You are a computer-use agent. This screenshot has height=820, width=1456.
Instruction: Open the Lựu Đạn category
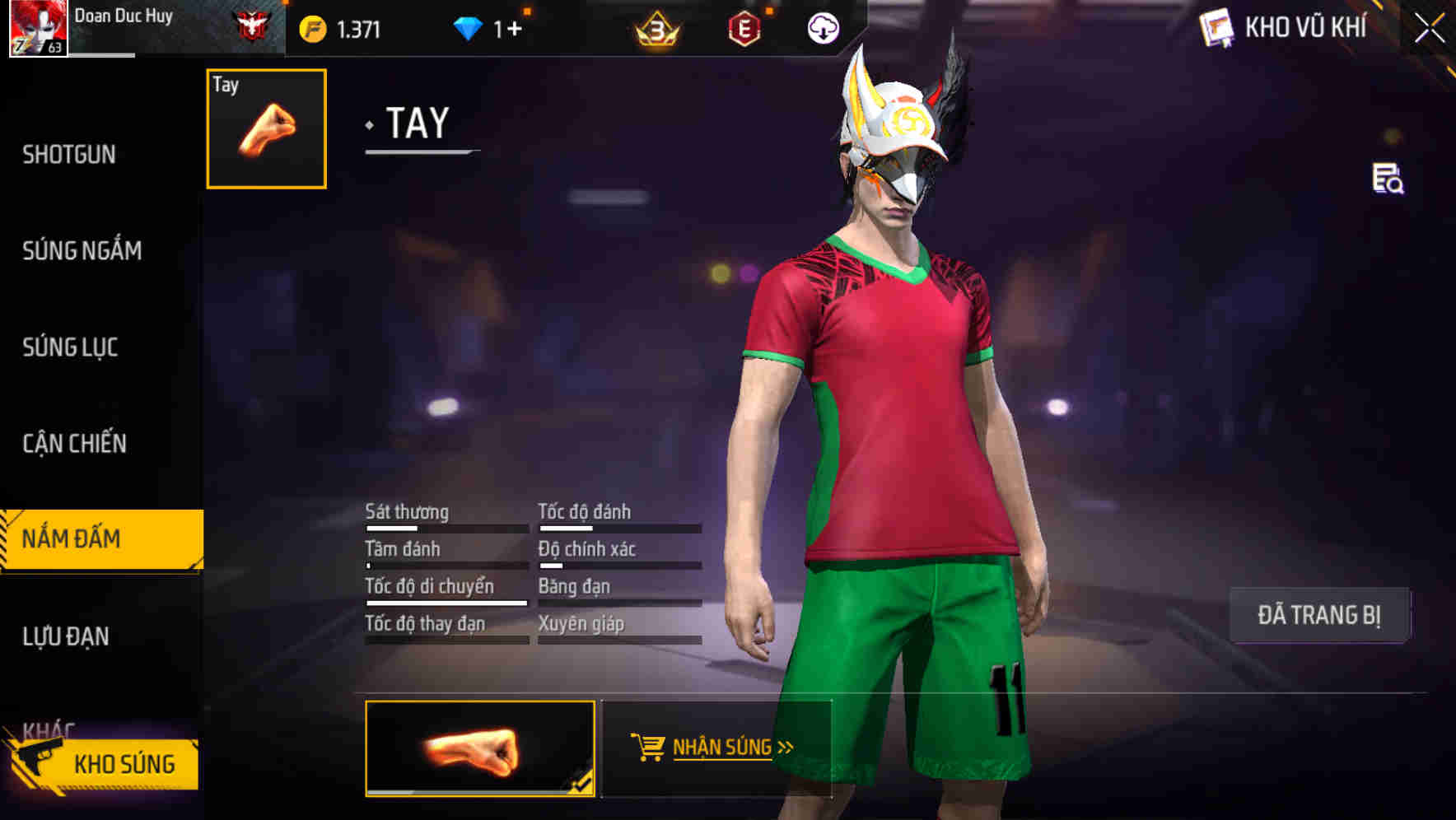pos(66,636)
